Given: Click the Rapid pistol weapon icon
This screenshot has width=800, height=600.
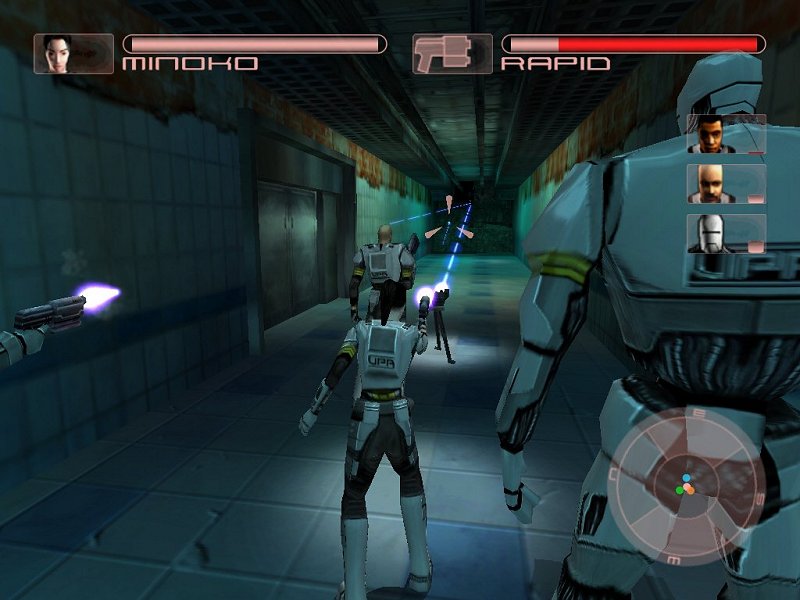Looking at the screenshot, I should coord(452,54).
